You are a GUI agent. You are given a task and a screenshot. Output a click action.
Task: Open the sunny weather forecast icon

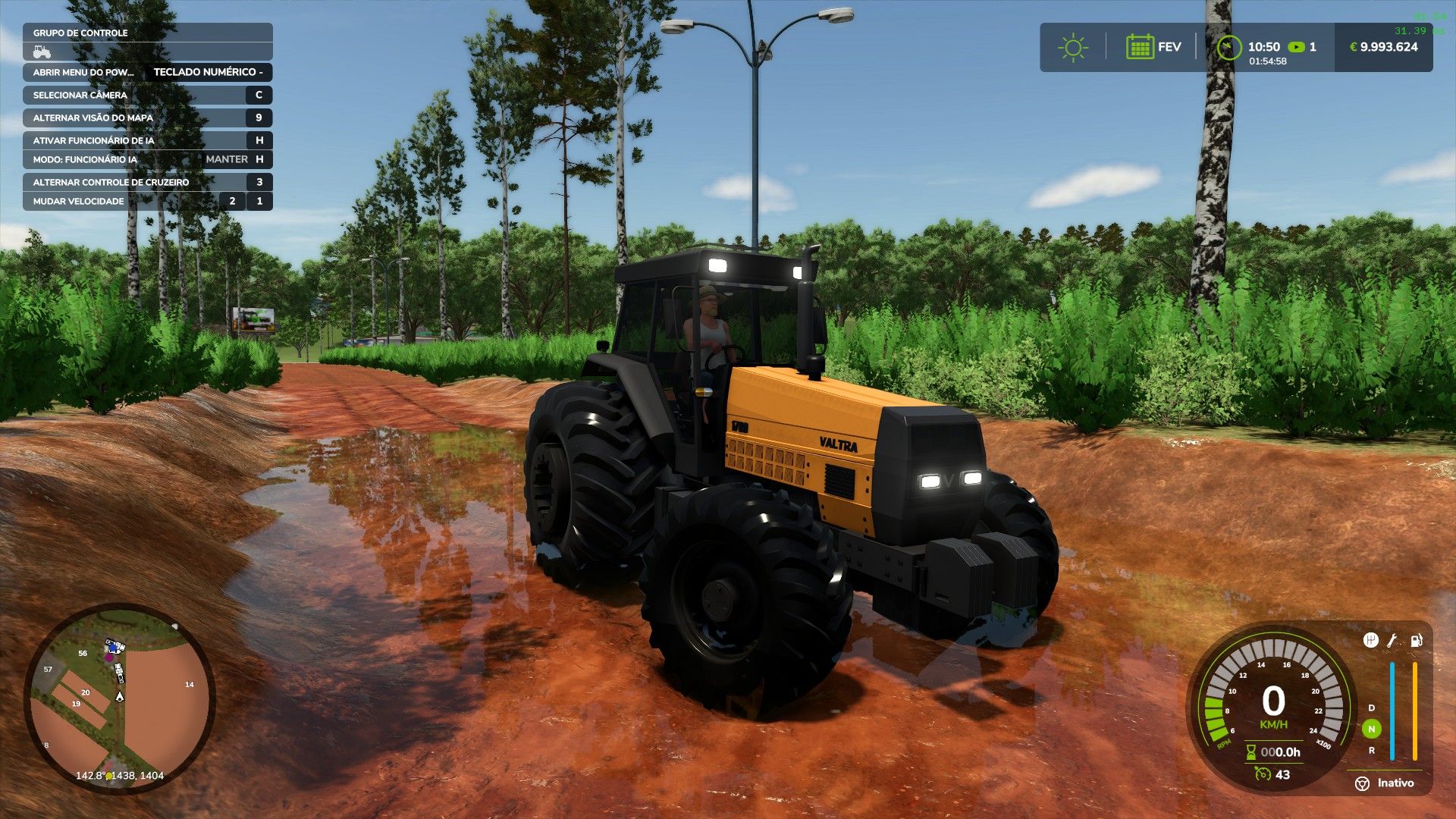[1072, 48]
